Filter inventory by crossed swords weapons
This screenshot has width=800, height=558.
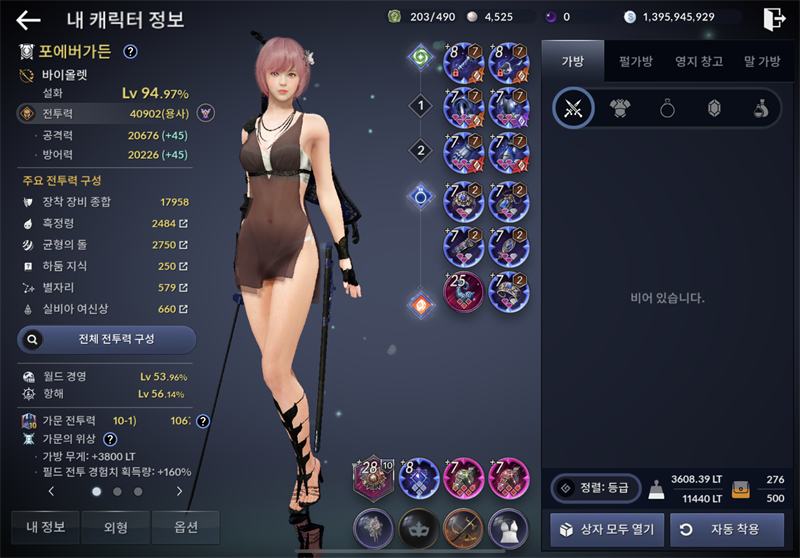pyautogui.click(x=573, y=109)
